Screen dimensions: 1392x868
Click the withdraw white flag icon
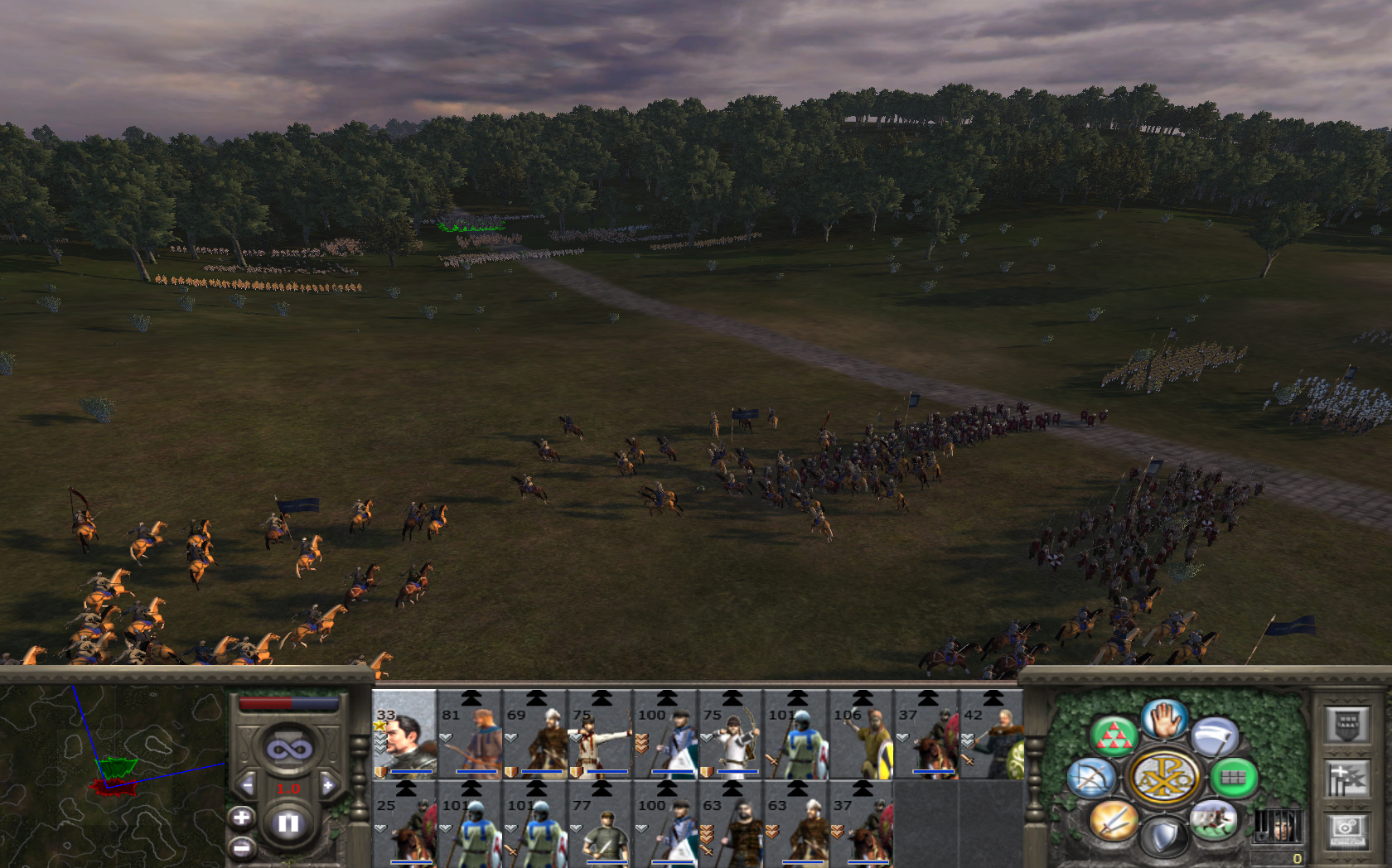1215,735
